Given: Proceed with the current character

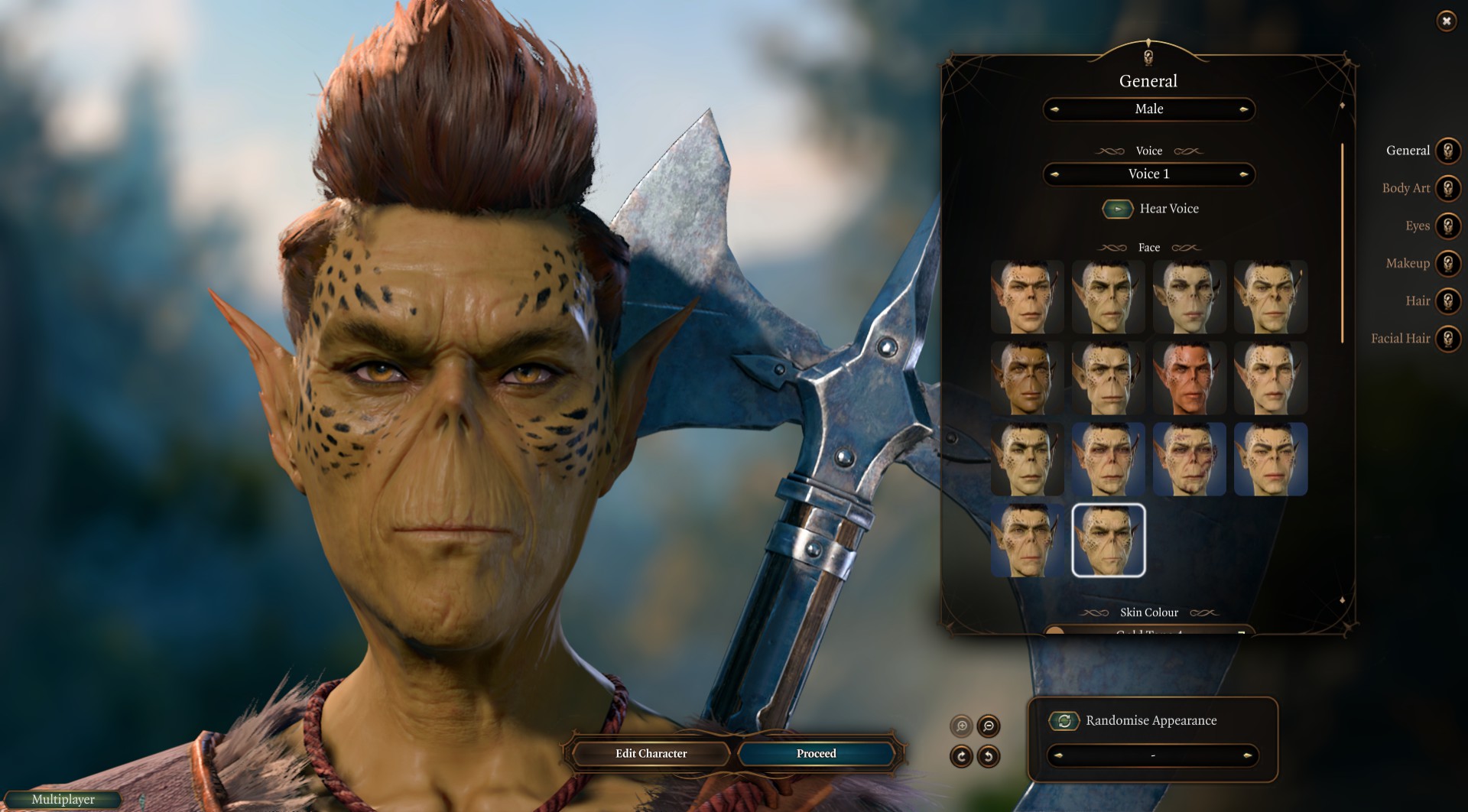Looking at the screenshot, I should pyautogui.click(x=816, y=754).
